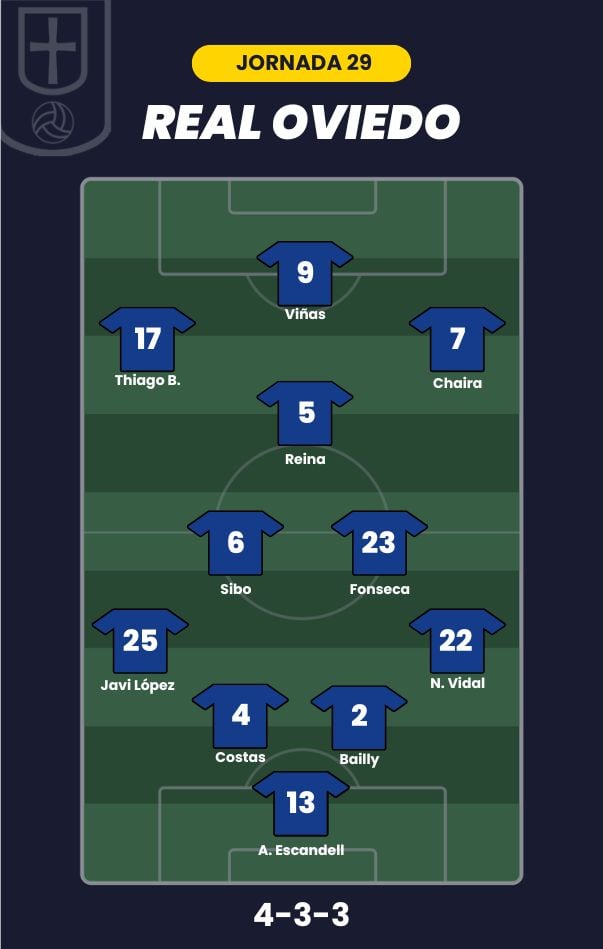This screenshot has width=603, height=949.
Task: Click the Real Oviedo club crest
Action: (x=54, y=75)
